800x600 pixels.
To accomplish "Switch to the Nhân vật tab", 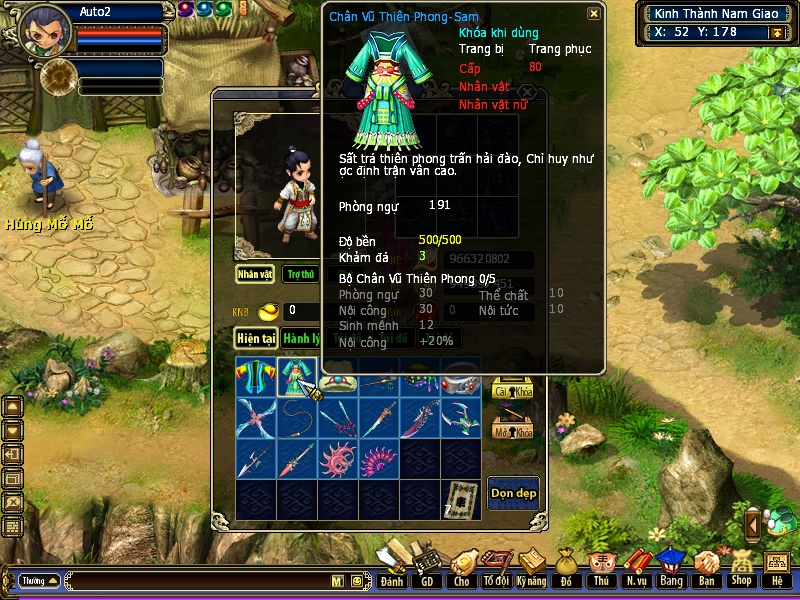I will click(x=255, y=273).
